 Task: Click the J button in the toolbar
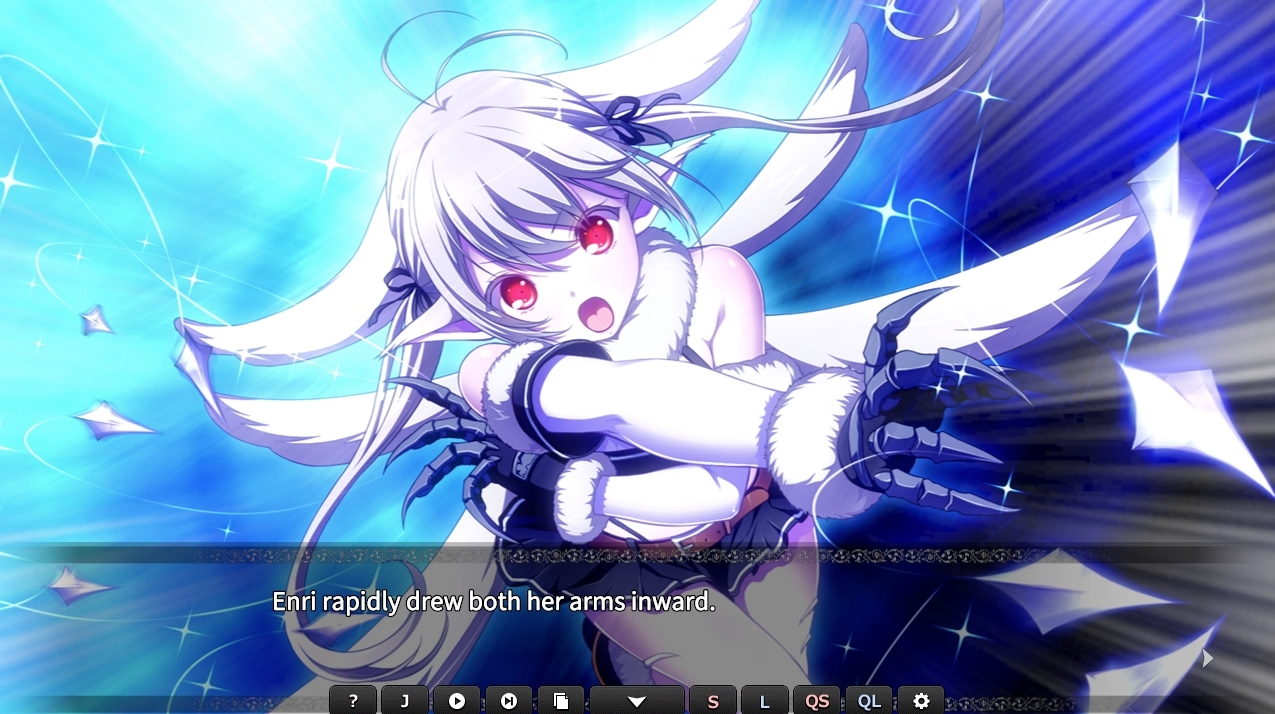click(405, 701)
